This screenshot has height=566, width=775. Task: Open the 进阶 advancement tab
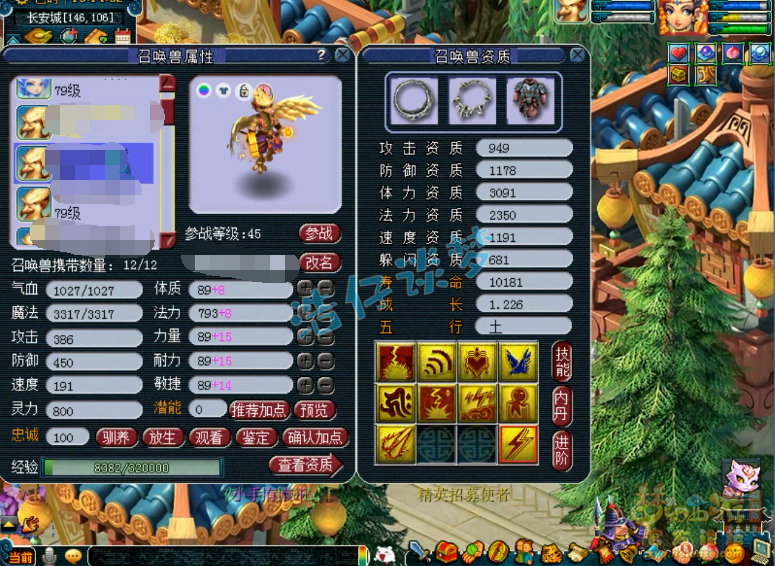pos(562,449)
